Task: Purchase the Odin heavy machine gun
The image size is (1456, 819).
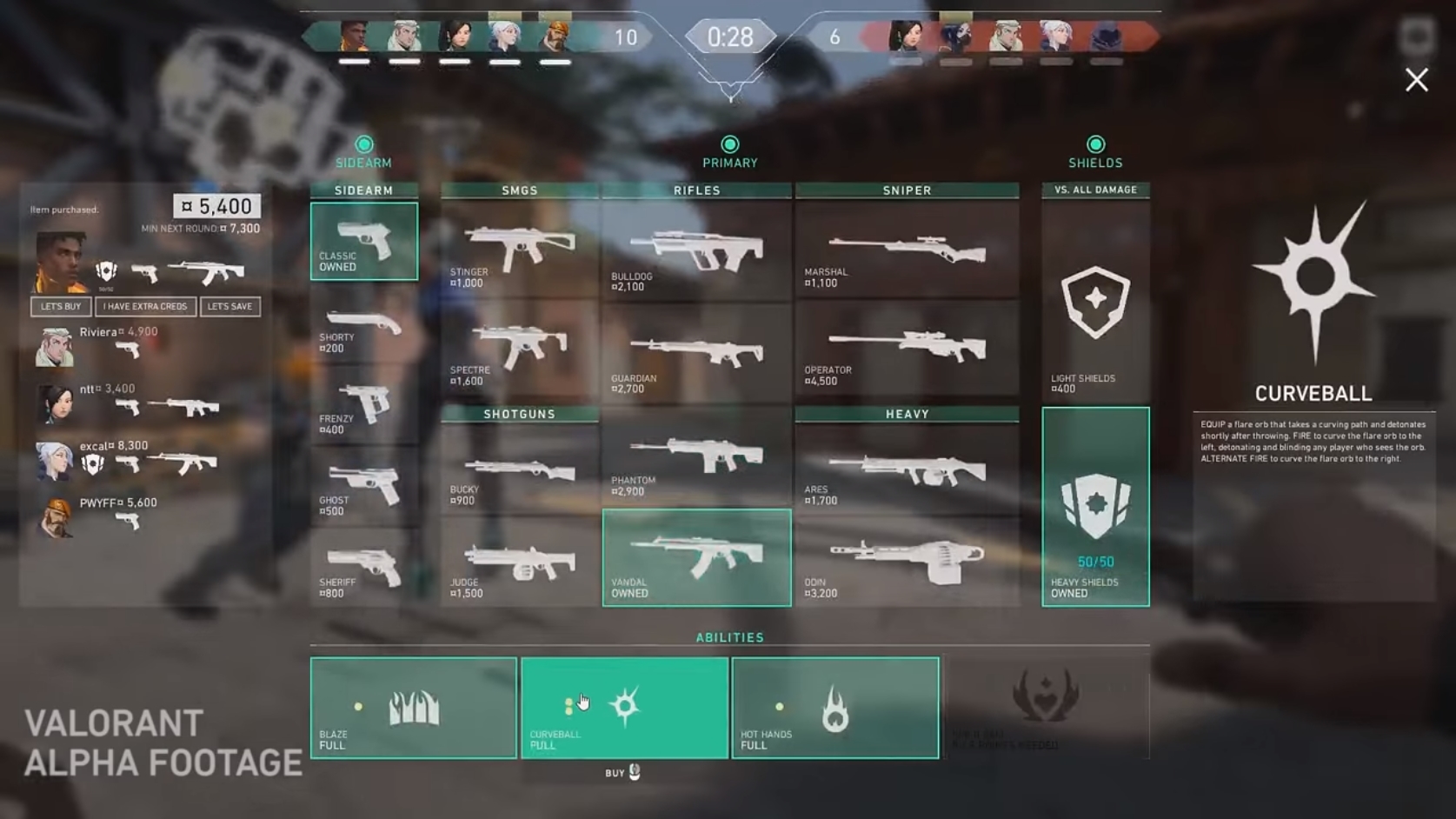Action: [907, 565]
